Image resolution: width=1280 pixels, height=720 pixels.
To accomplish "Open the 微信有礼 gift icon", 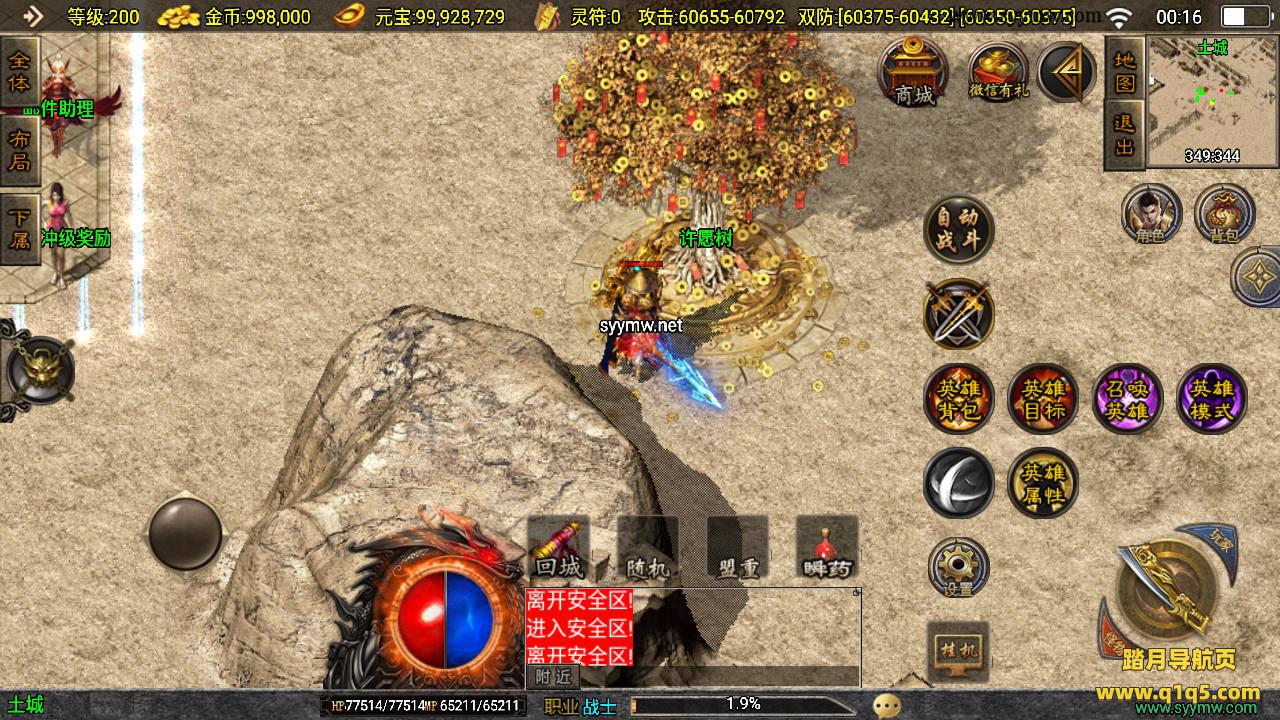I will (x=998, y=72).
